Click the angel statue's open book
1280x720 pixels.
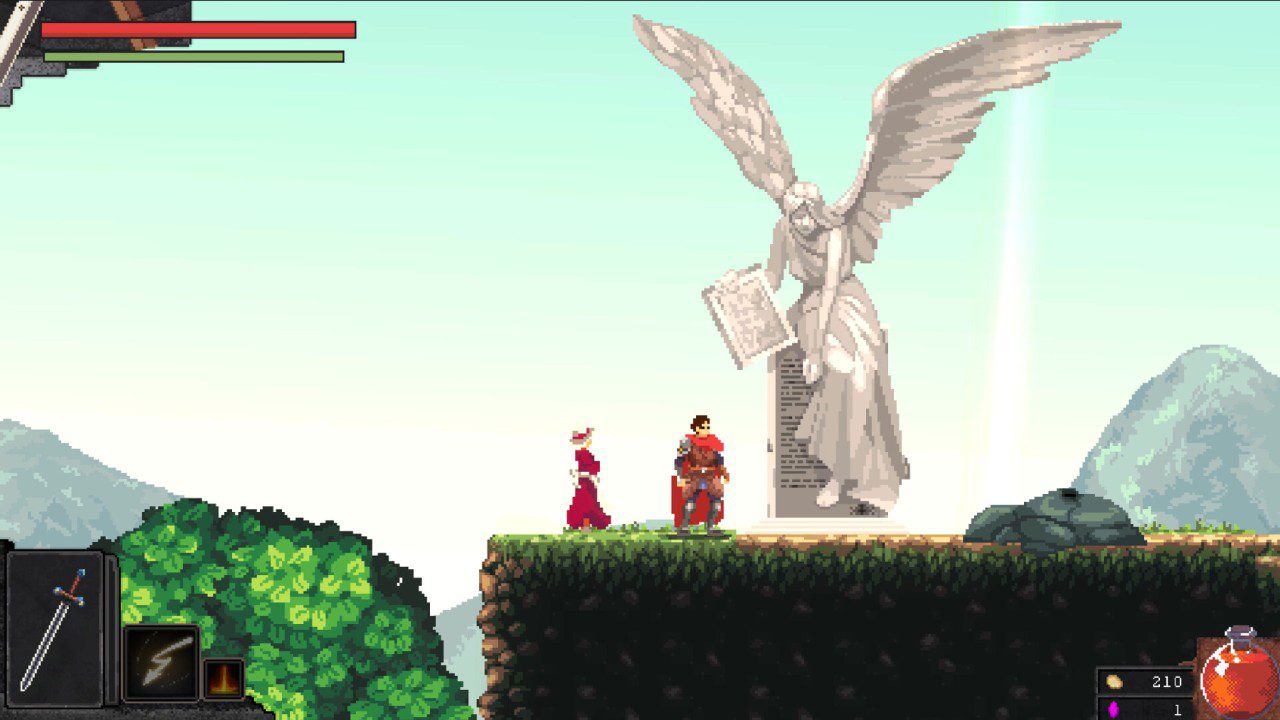click(745, 310)
